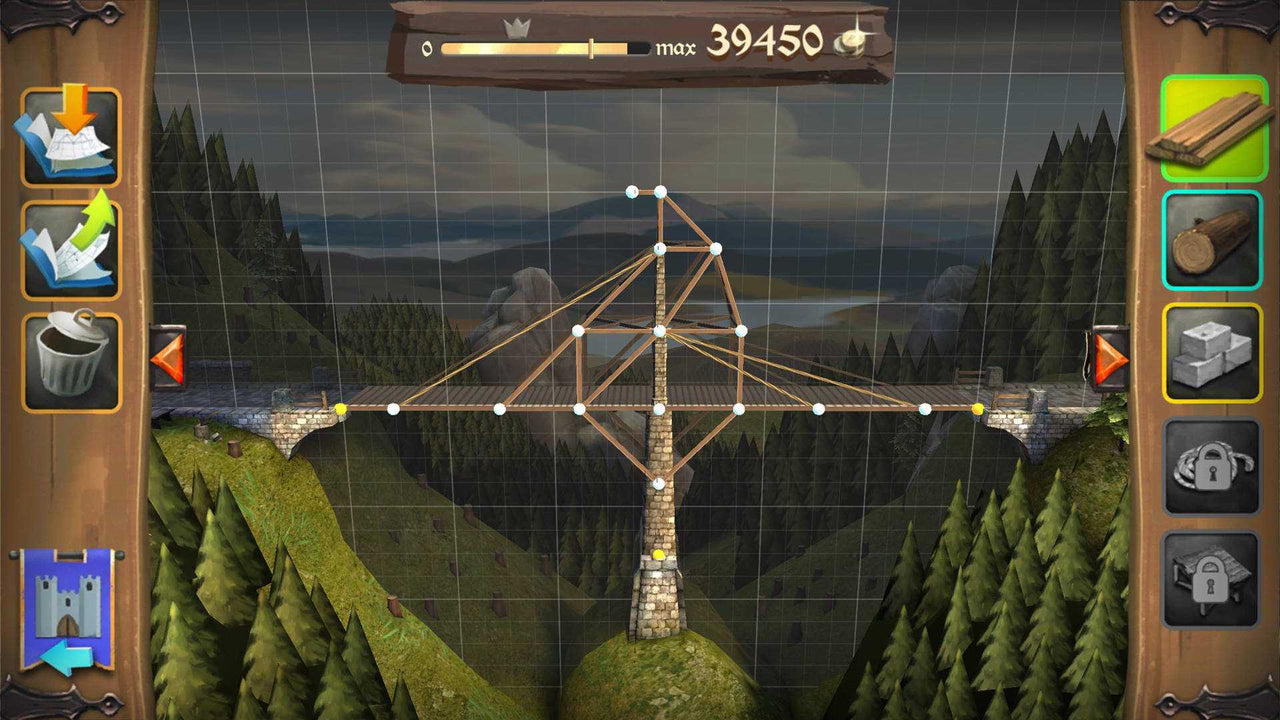Open the load blueprint tool
This screenshot has height=720, width=1280.
point(73,137)
